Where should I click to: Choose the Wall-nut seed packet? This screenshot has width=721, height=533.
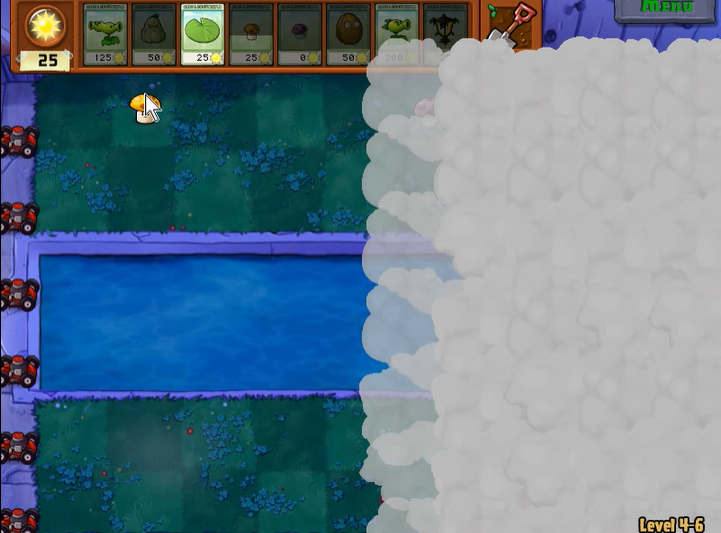[349, 33]
